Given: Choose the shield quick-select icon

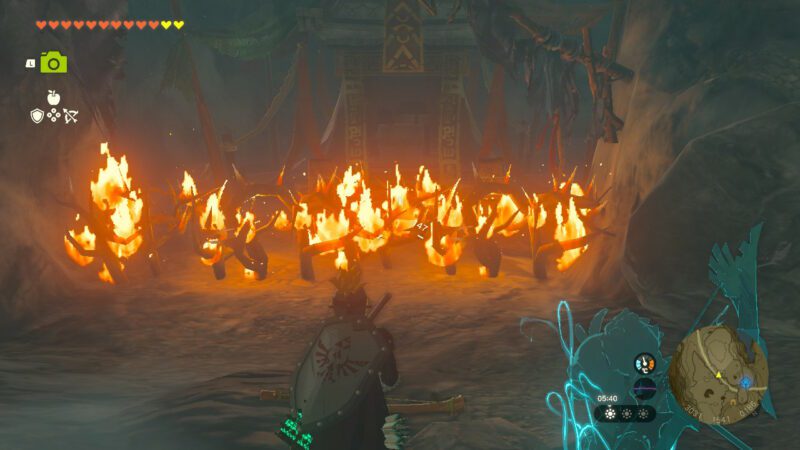Looking at the screenshot, I should (x=37, y=116).
